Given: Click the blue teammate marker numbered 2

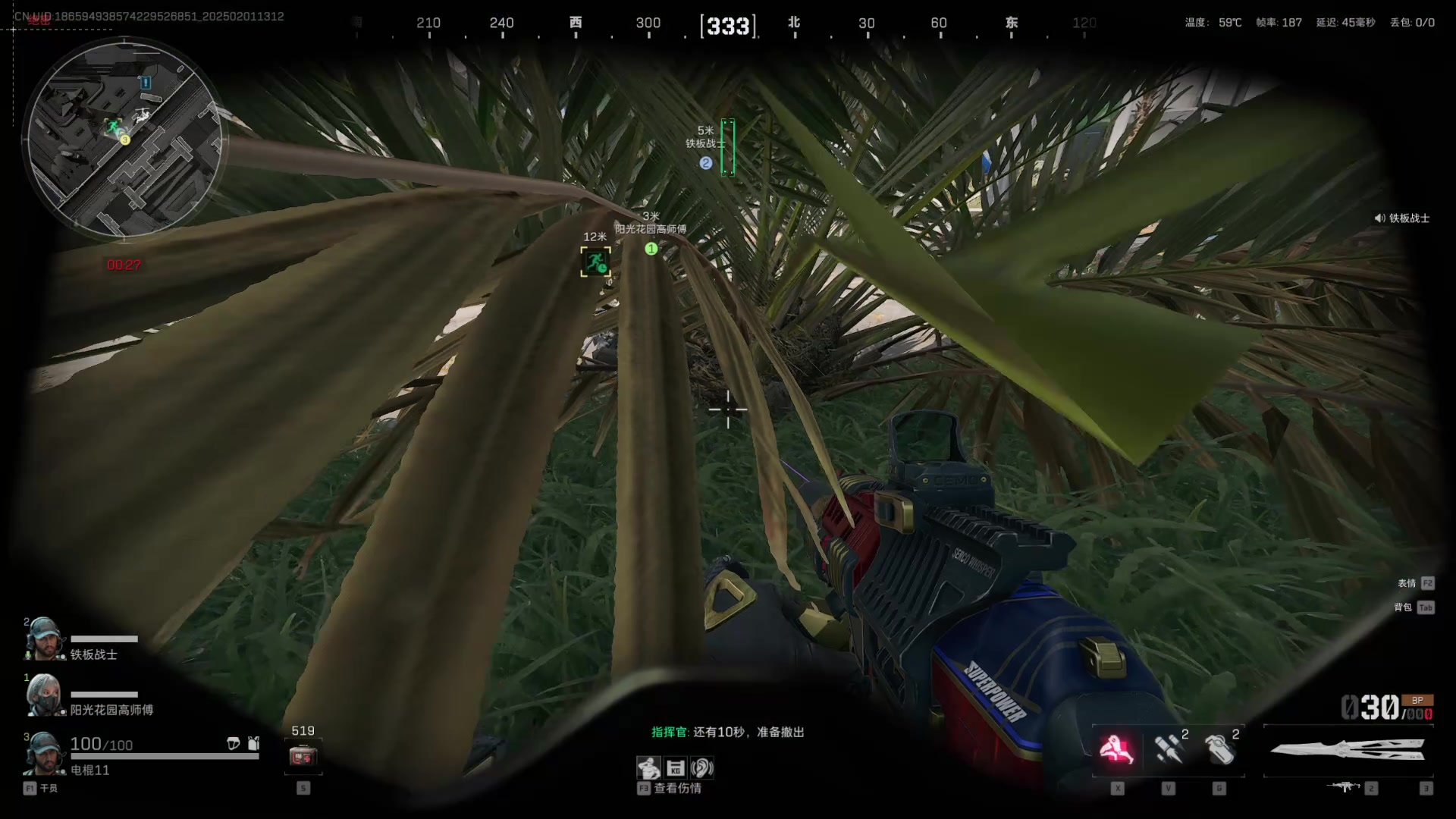Looking at the screenshot, I should click(x=706, y=163).
